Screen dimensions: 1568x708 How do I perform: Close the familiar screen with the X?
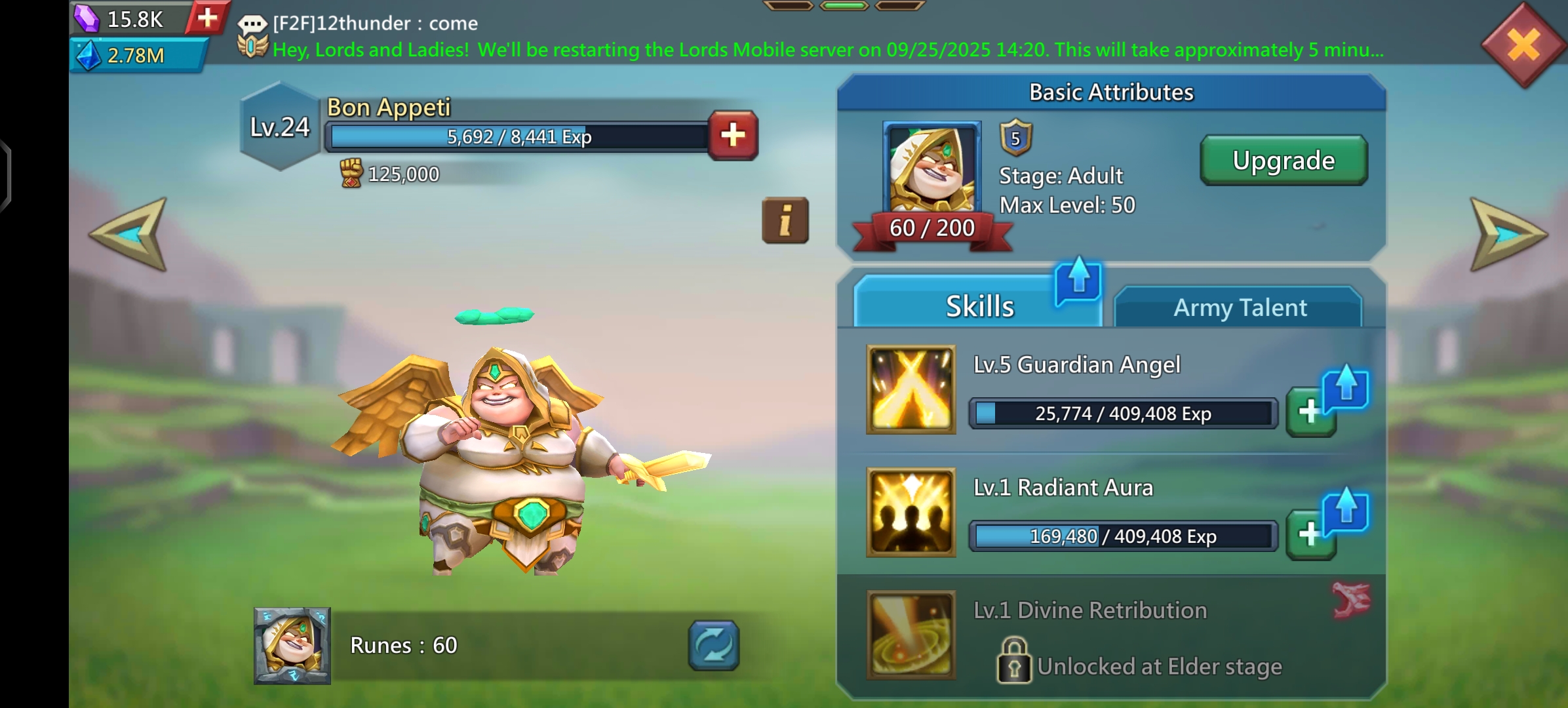(1523, 46)
